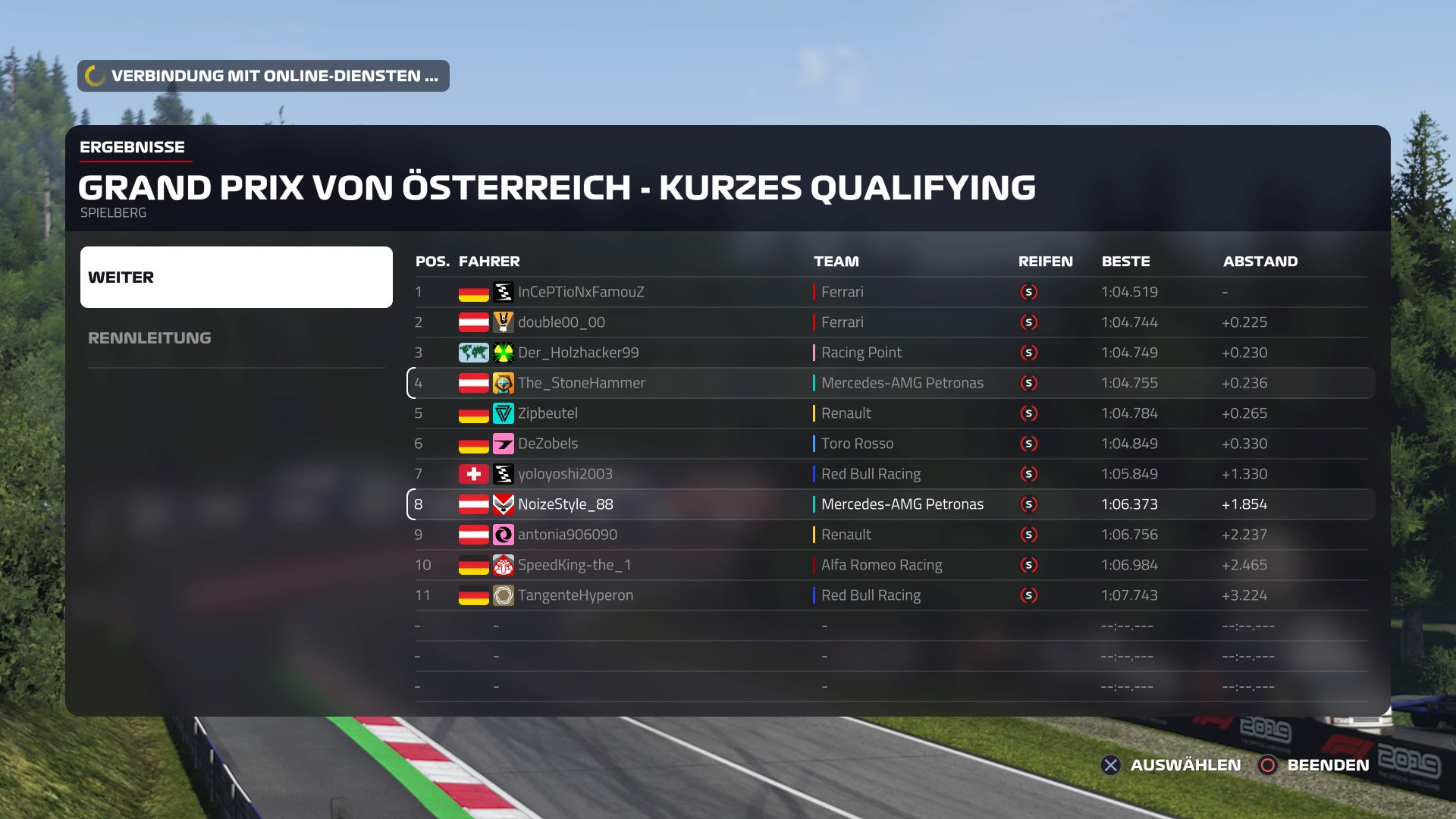Screen dimensions: 1456x819
Task: Choose NoizeStyle_88's highlighted row
Action: 565,504
